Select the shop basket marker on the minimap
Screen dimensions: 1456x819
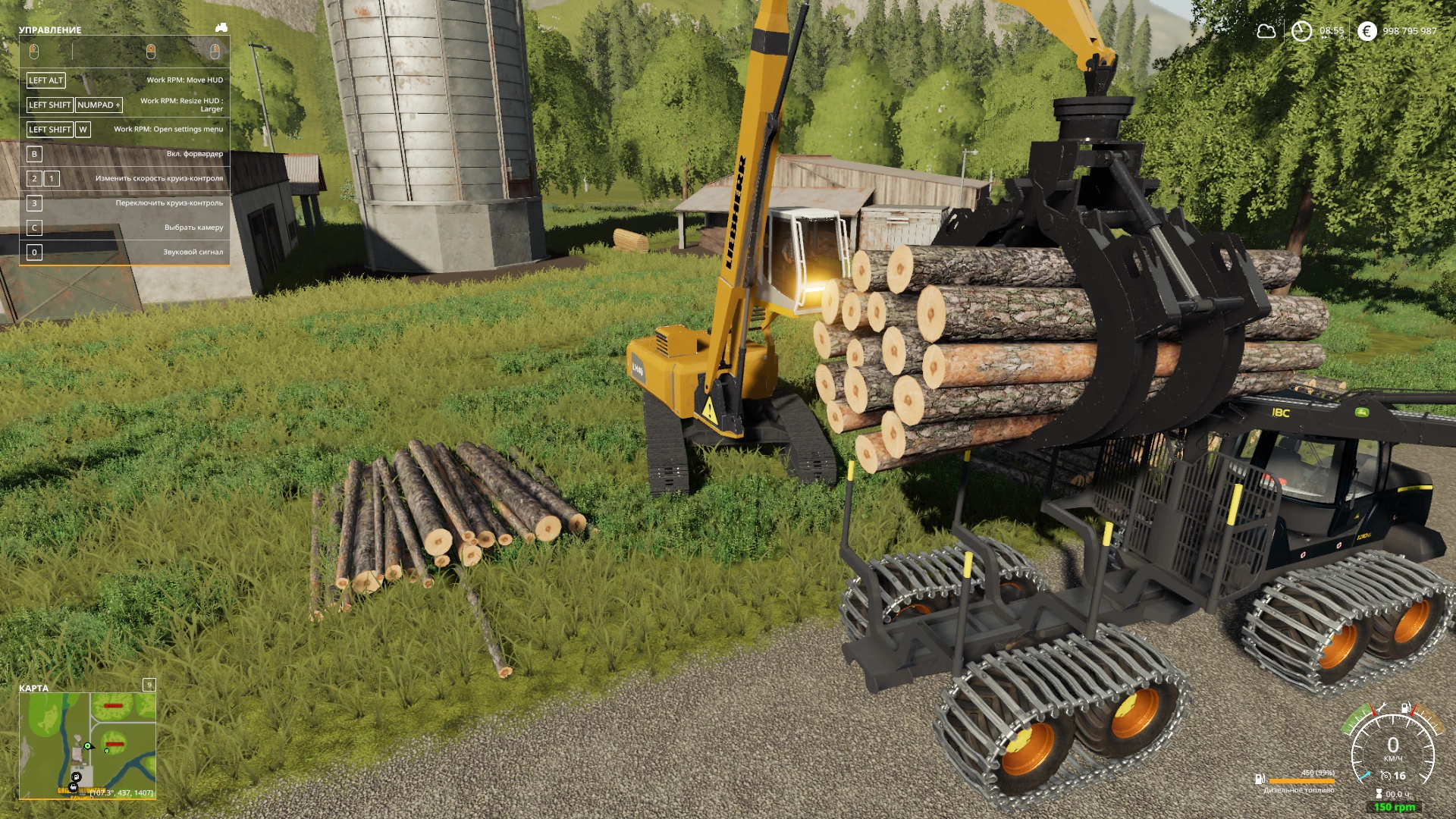74,787
